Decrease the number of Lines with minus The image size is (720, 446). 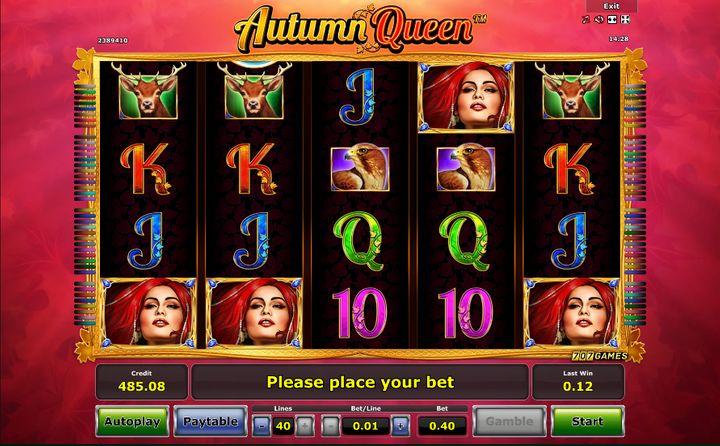pos(261,424)
